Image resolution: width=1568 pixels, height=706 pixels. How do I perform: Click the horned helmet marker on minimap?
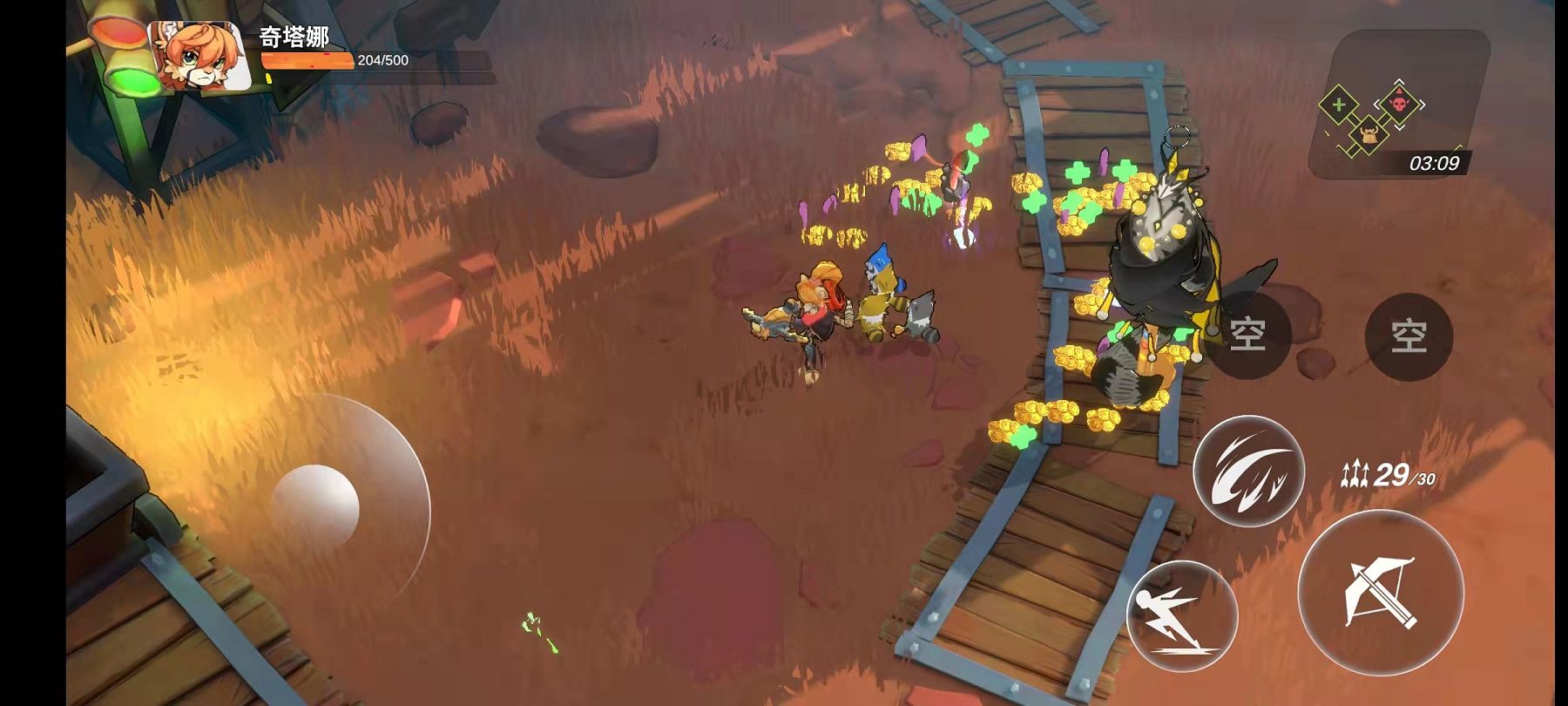(x=1369, y=135)
